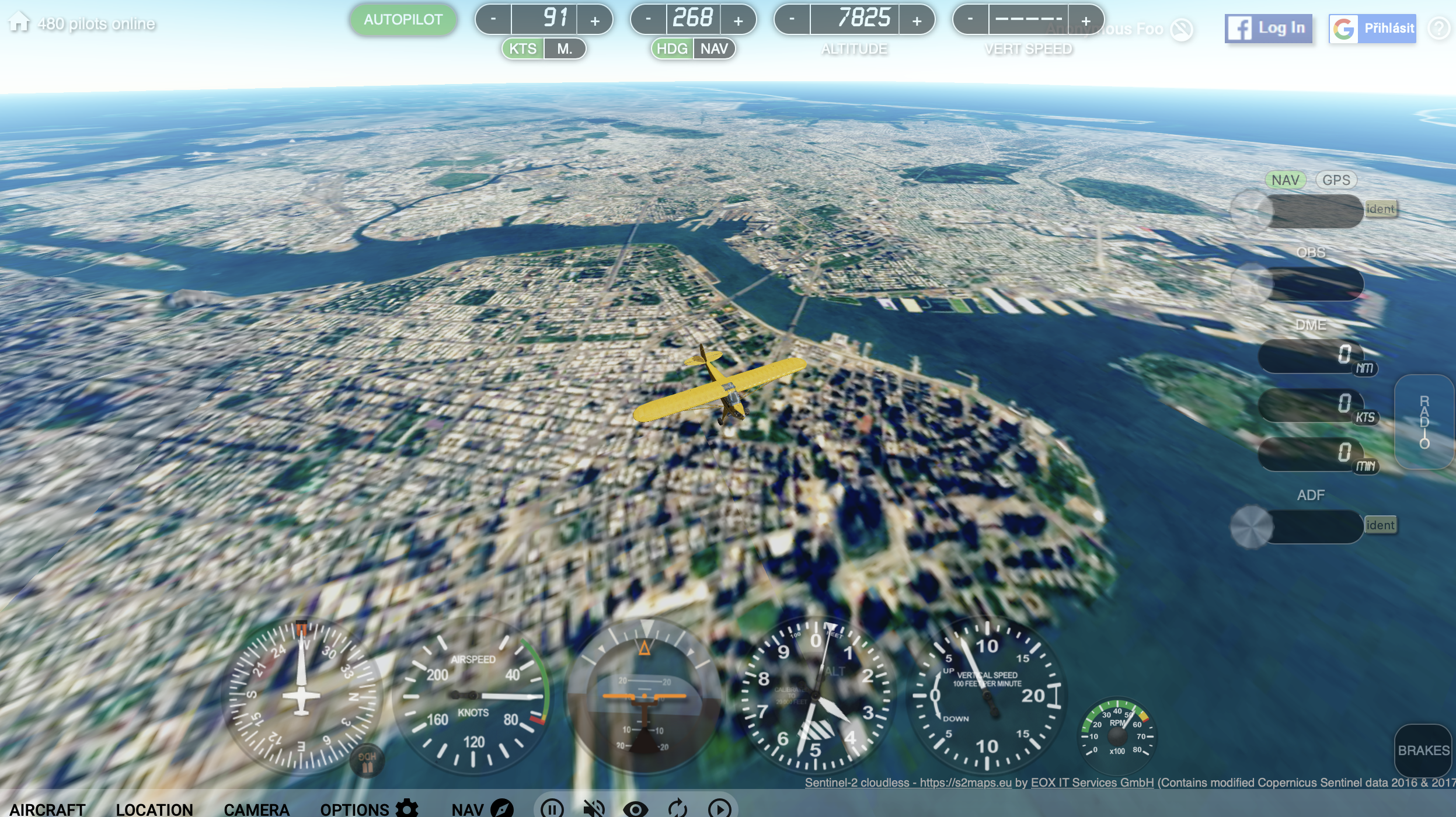1456x817 pixels.
Task: Click the restart flight icon
Action: click(678, 809)
